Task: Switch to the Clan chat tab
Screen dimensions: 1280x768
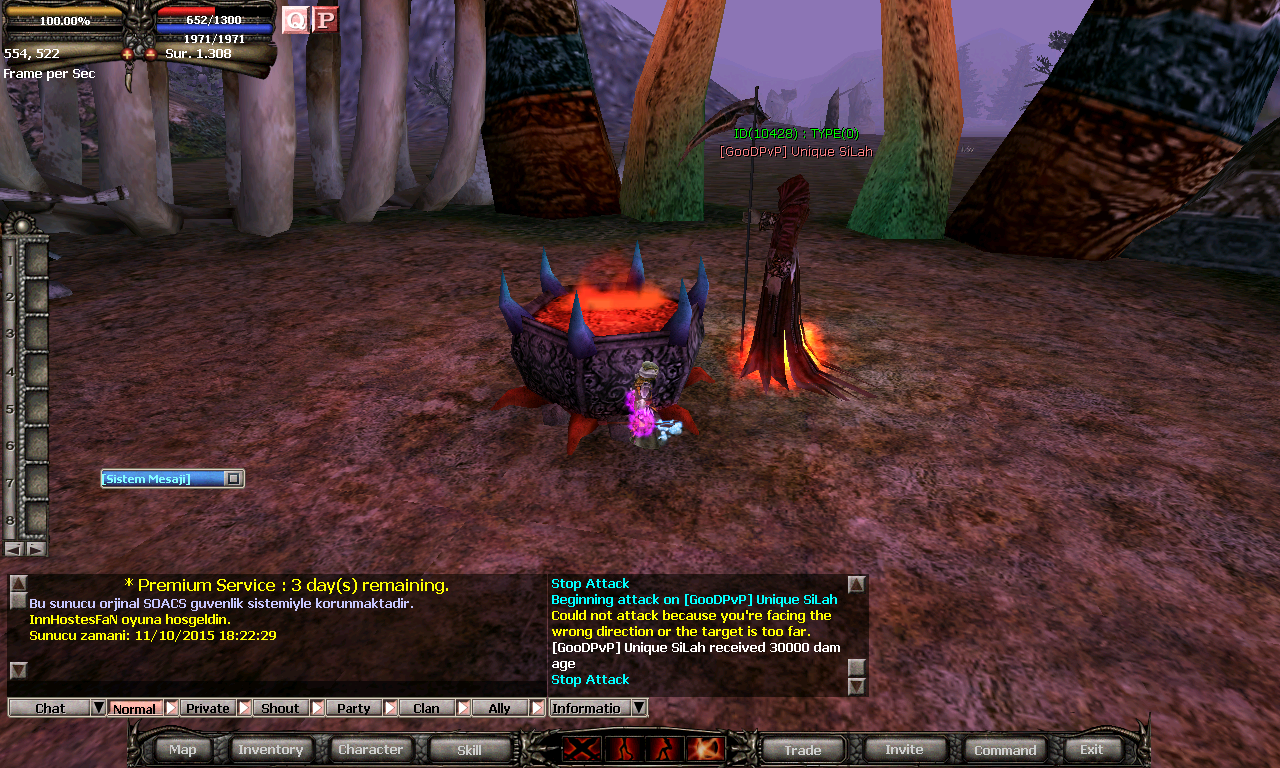Action: coord(426,708)
